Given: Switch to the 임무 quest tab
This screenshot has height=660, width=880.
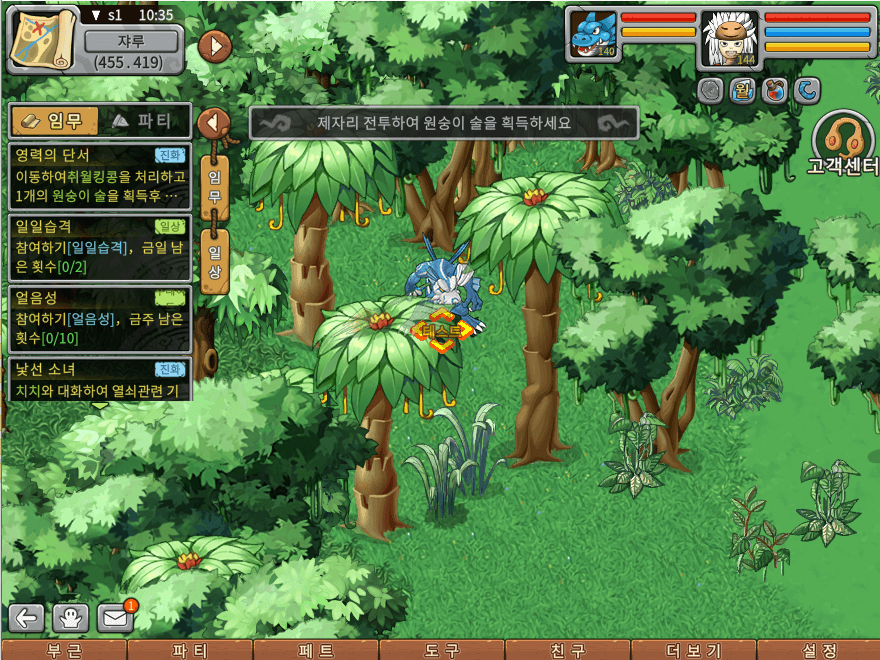Looking at the screenshot, I should (x=55, y=121).
